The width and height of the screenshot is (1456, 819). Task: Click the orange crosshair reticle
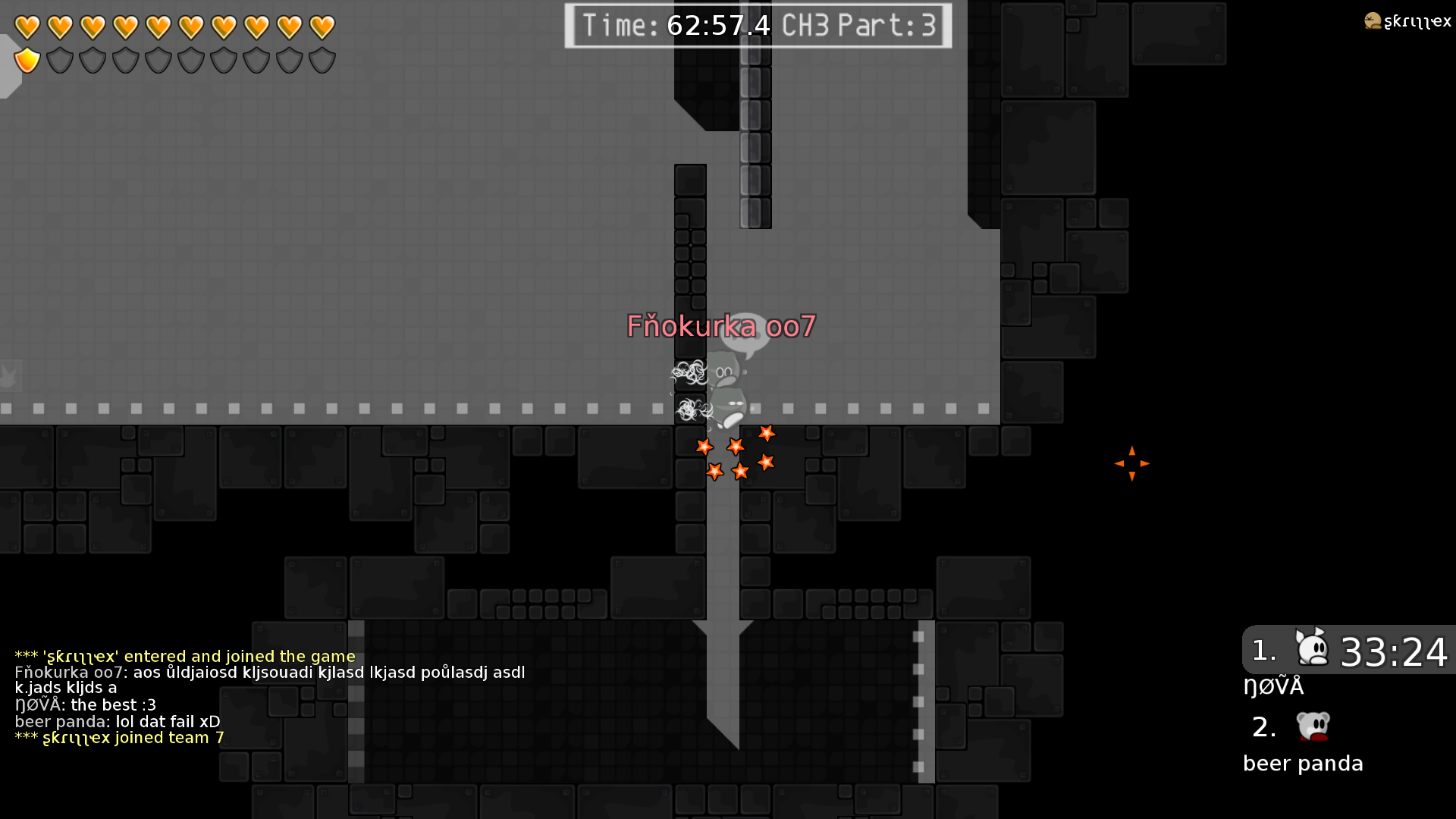click(x=1132, y=463)
